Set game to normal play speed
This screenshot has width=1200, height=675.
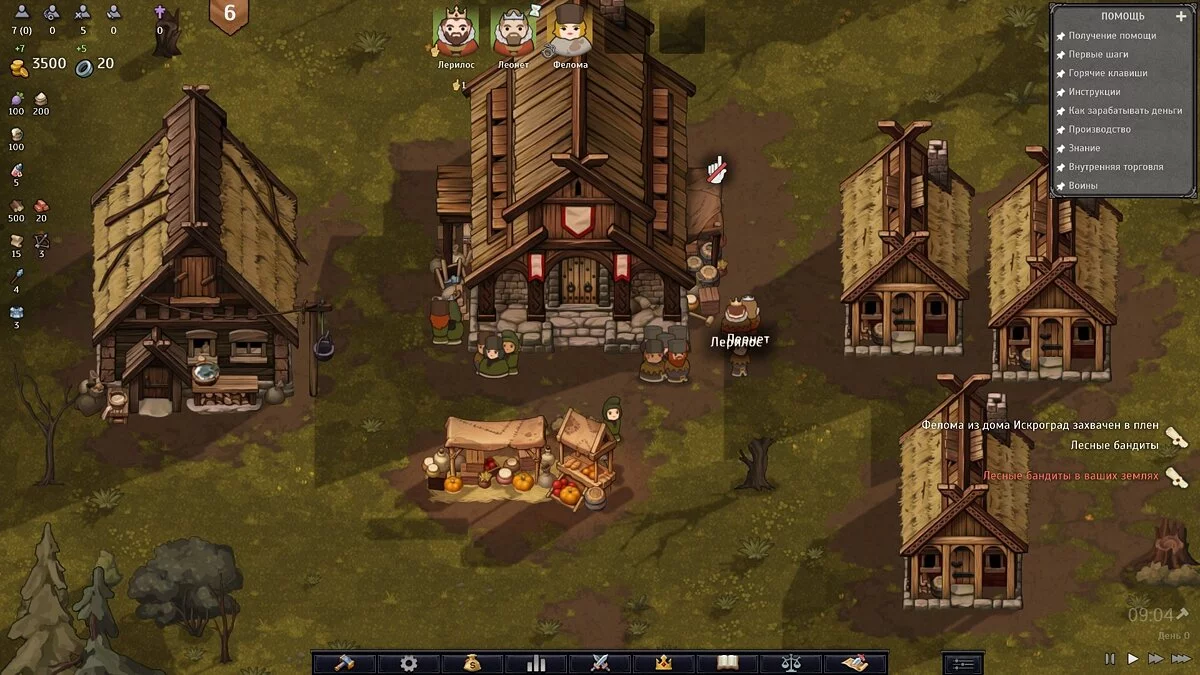pyautogui.click(x=1133, y=659)
